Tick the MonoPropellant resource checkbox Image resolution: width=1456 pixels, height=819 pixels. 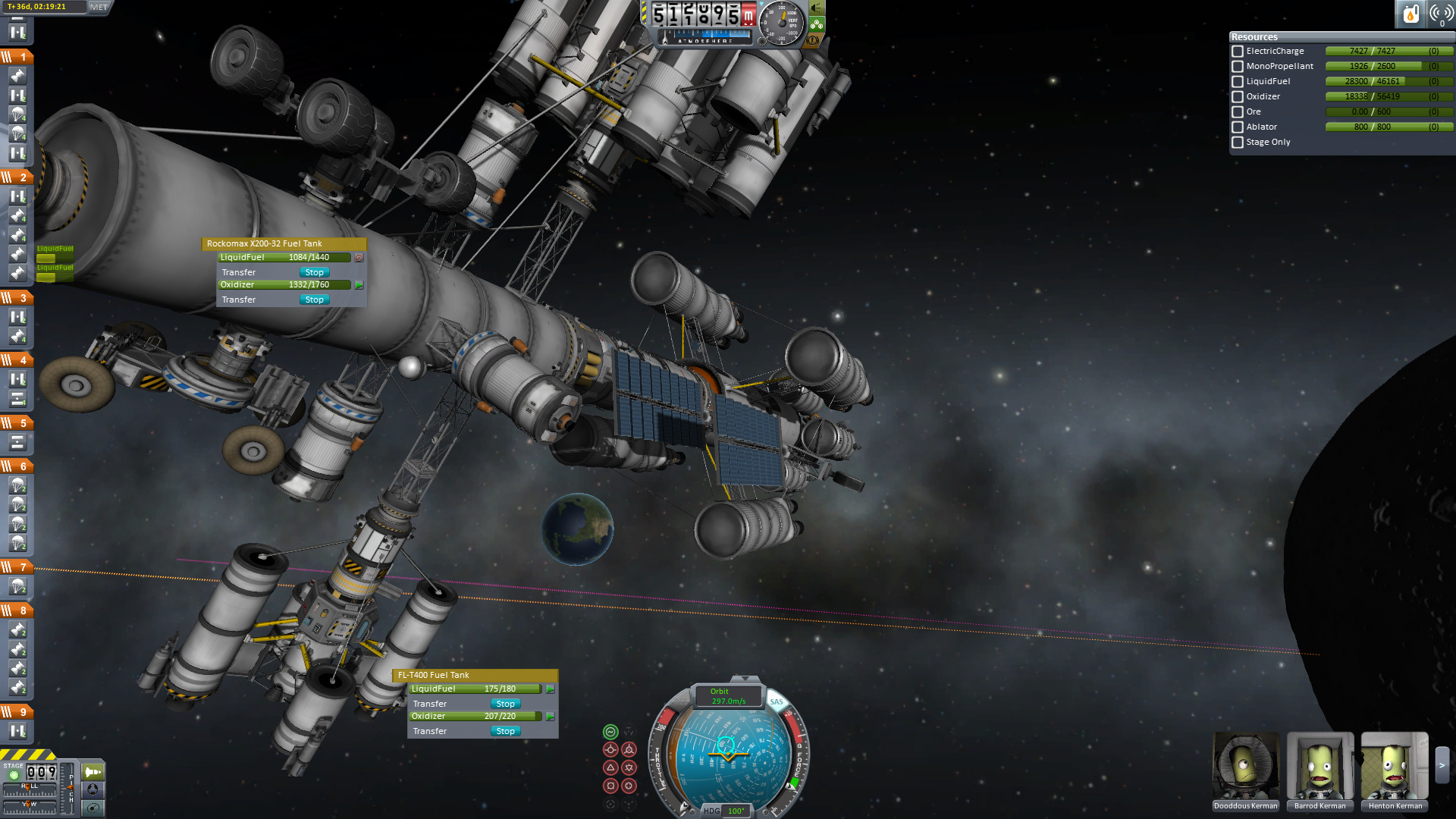pos(1238,67)
